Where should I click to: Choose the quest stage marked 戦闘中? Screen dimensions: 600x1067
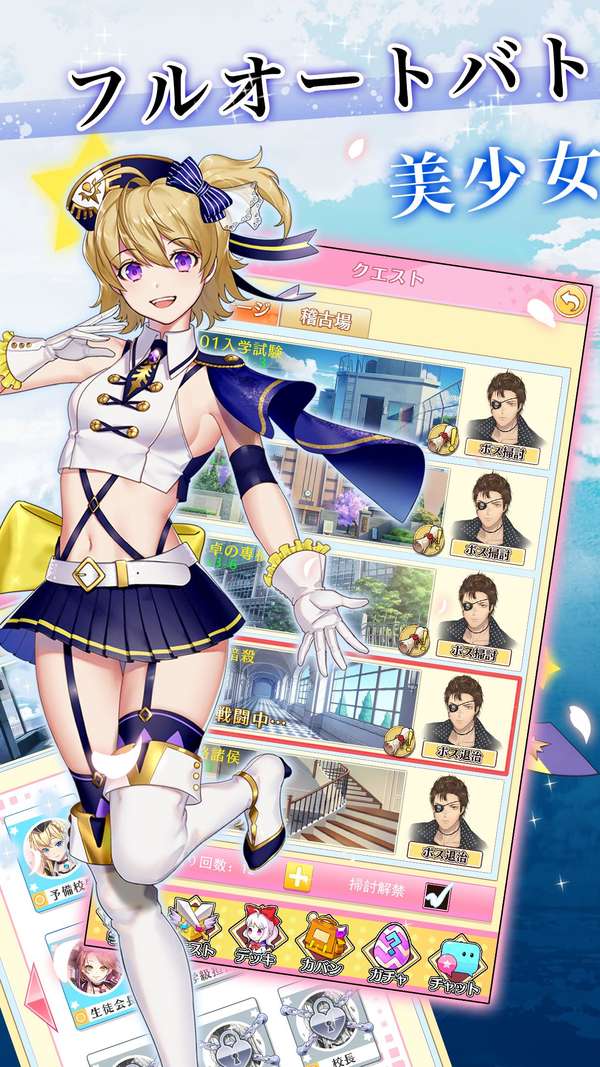[x=320, y=705]
